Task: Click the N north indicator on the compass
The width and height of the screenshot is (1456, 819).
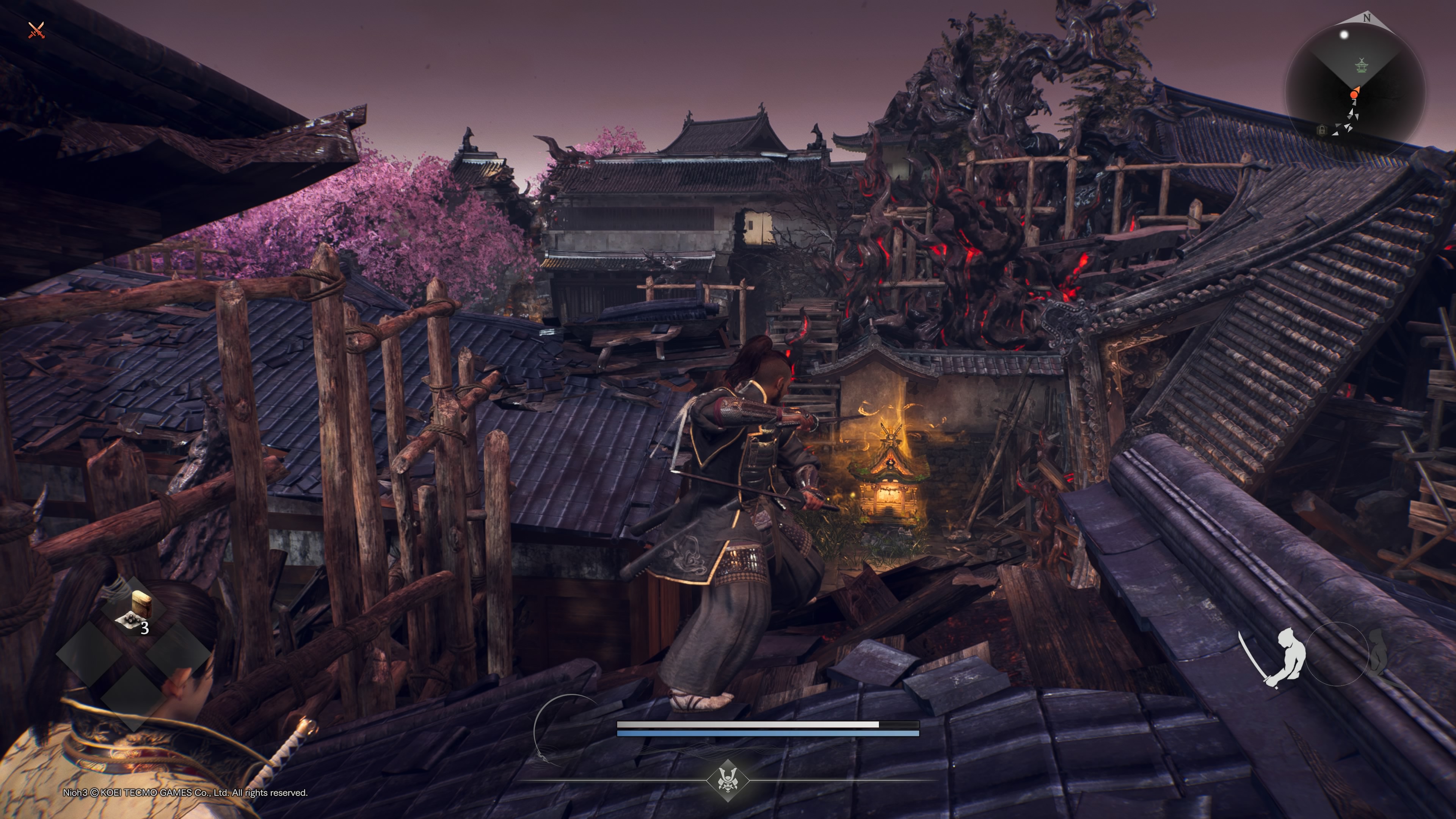Action: pos(1367,18)
